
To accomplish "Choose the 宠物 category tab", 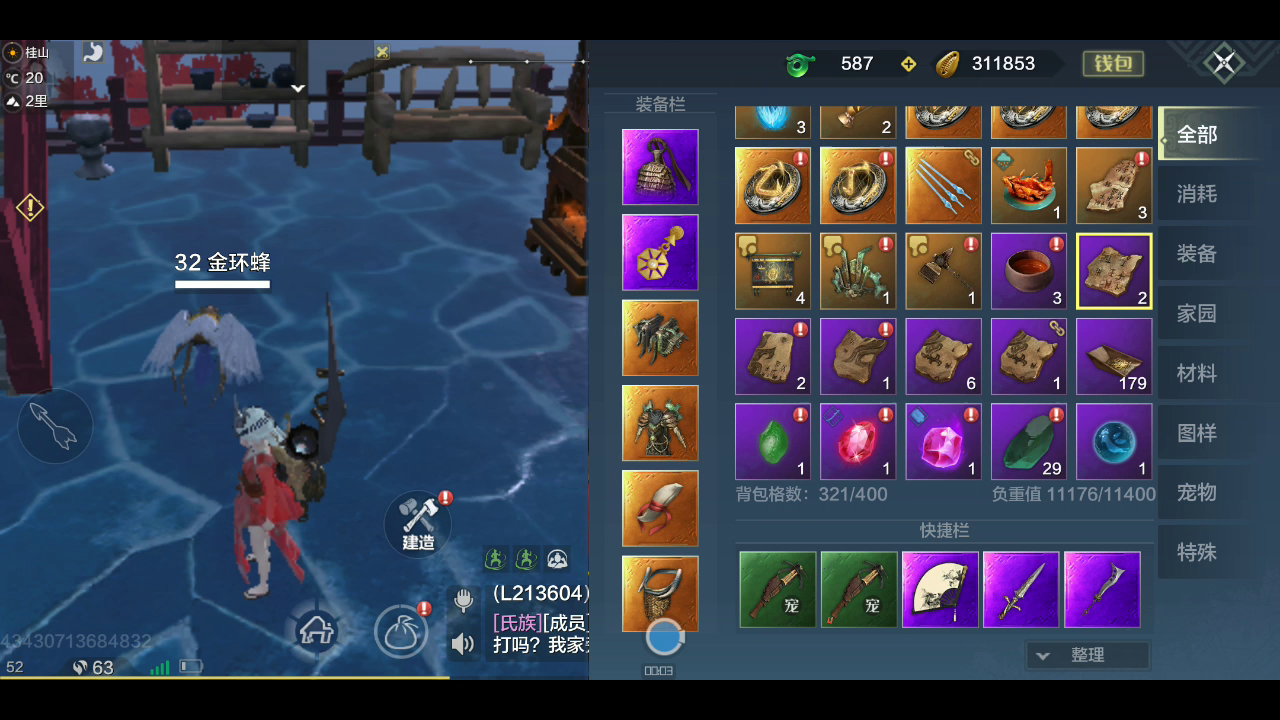I will (1197, 493).
